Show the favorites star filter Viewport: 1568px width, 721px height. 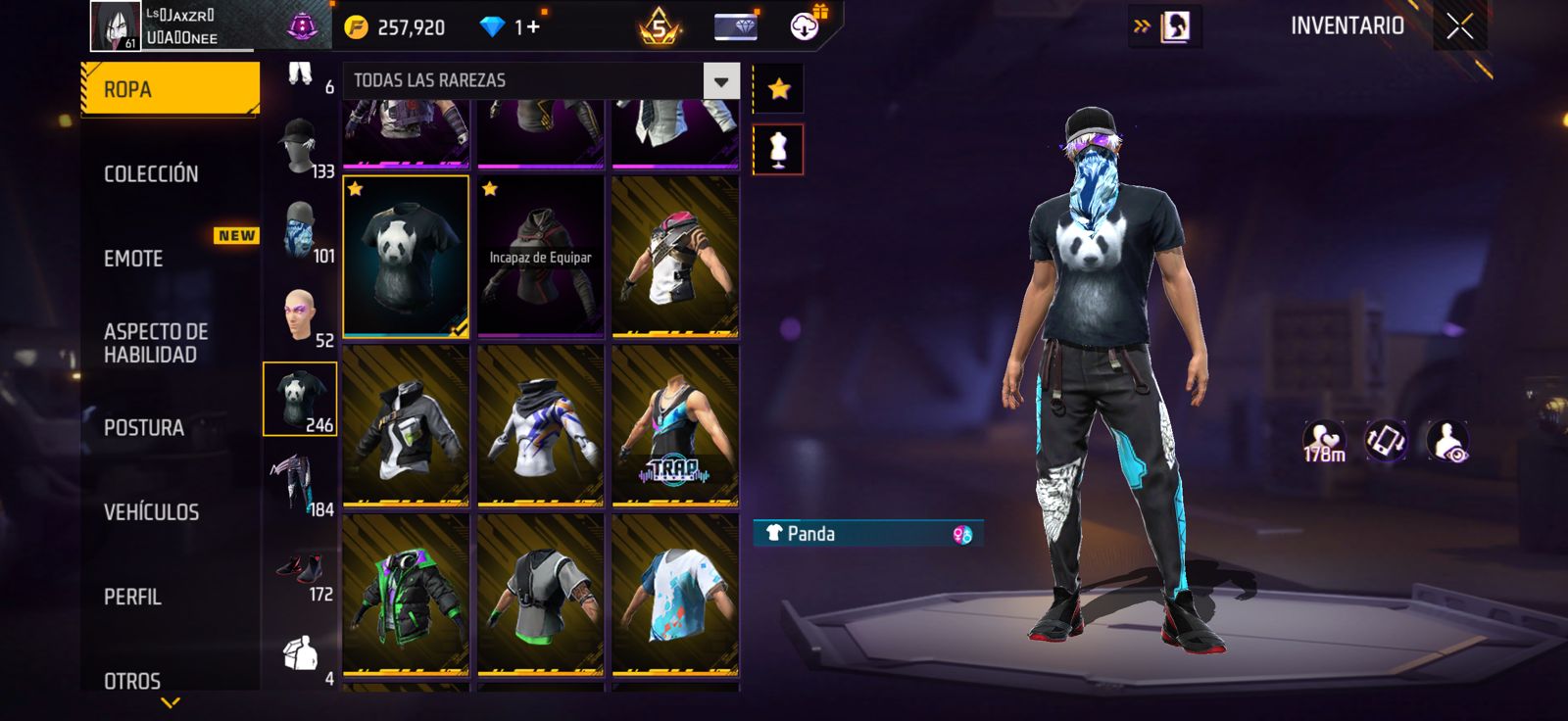tap(778, 89)
